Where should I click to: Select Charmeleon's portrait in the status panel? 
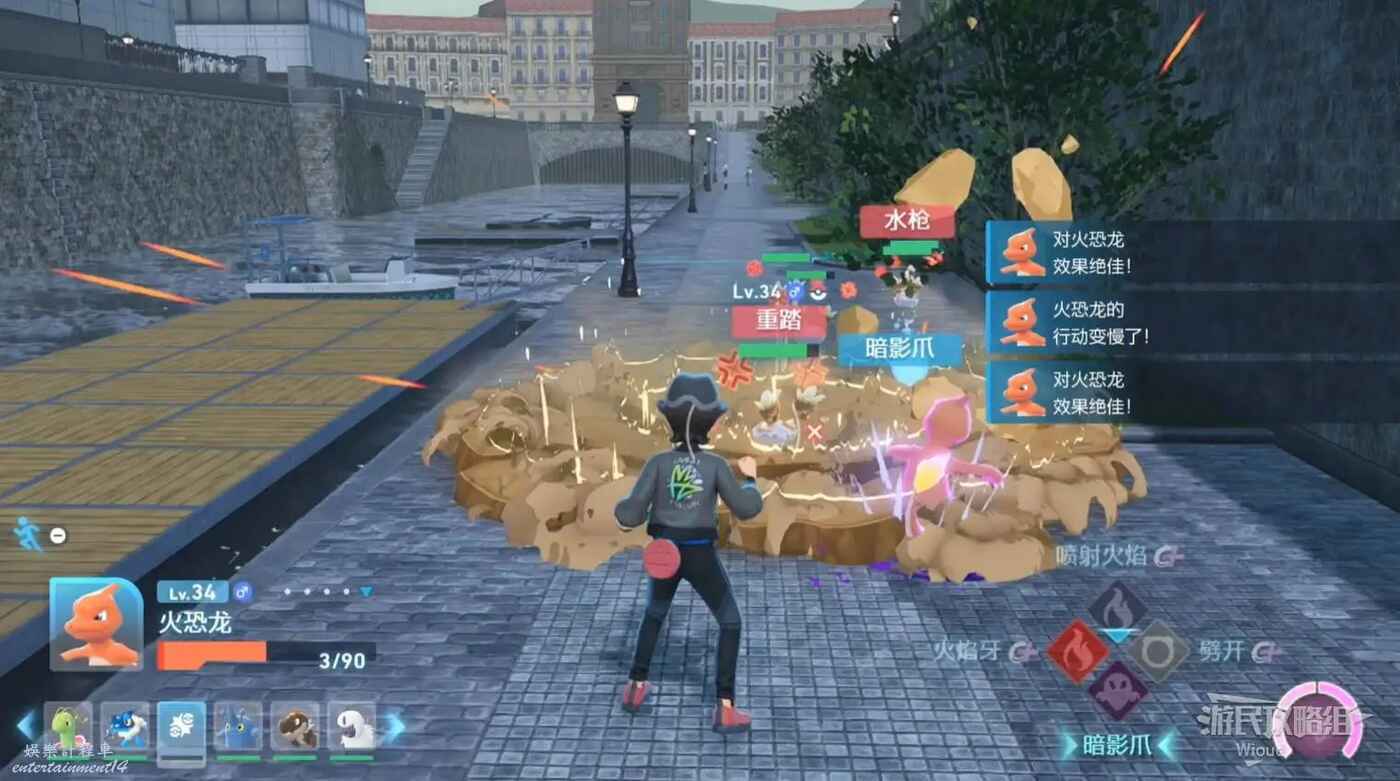pyautogui.click(x=97, y=624)
